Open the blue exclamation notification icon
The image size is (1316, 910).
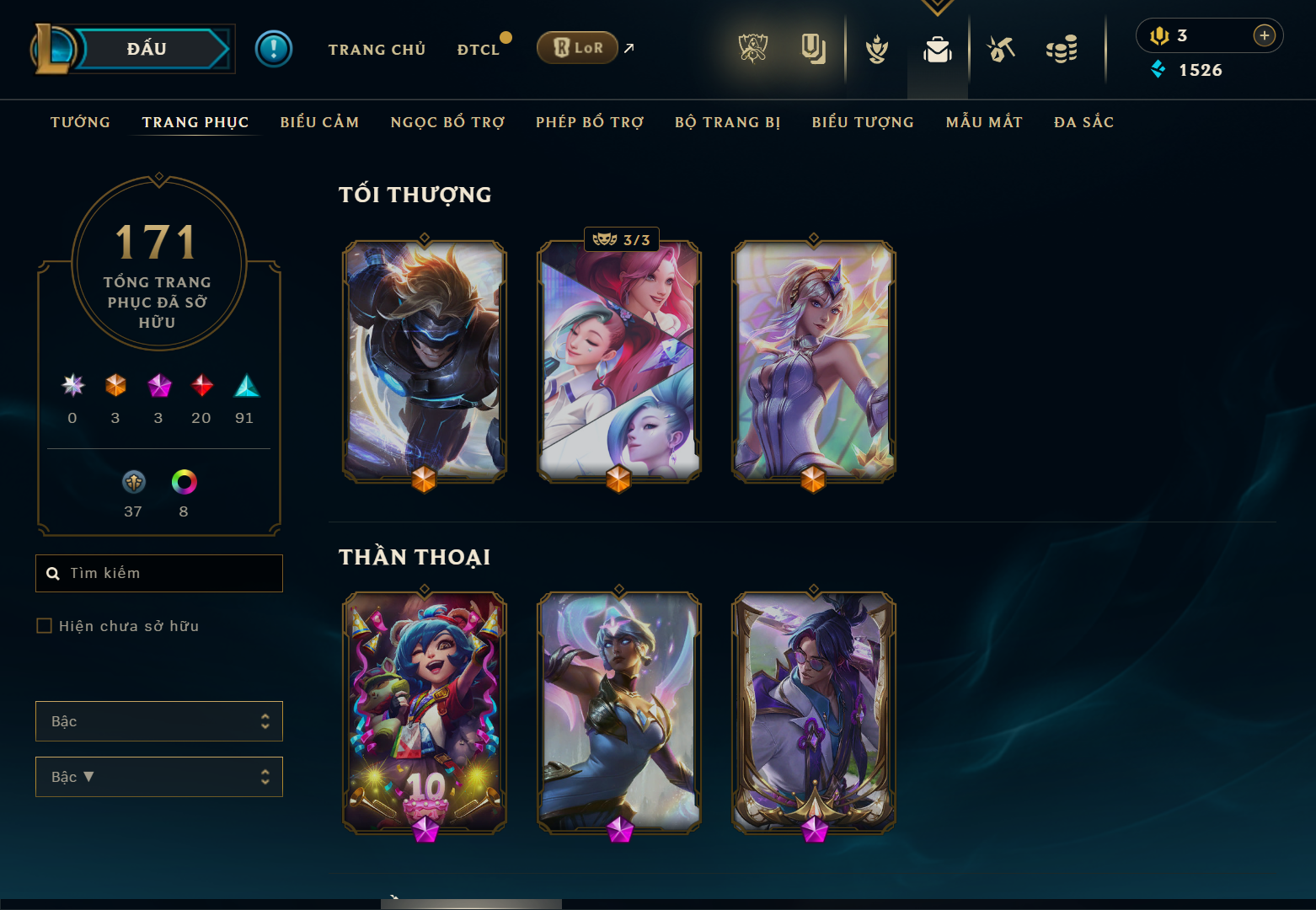point(274,49)
